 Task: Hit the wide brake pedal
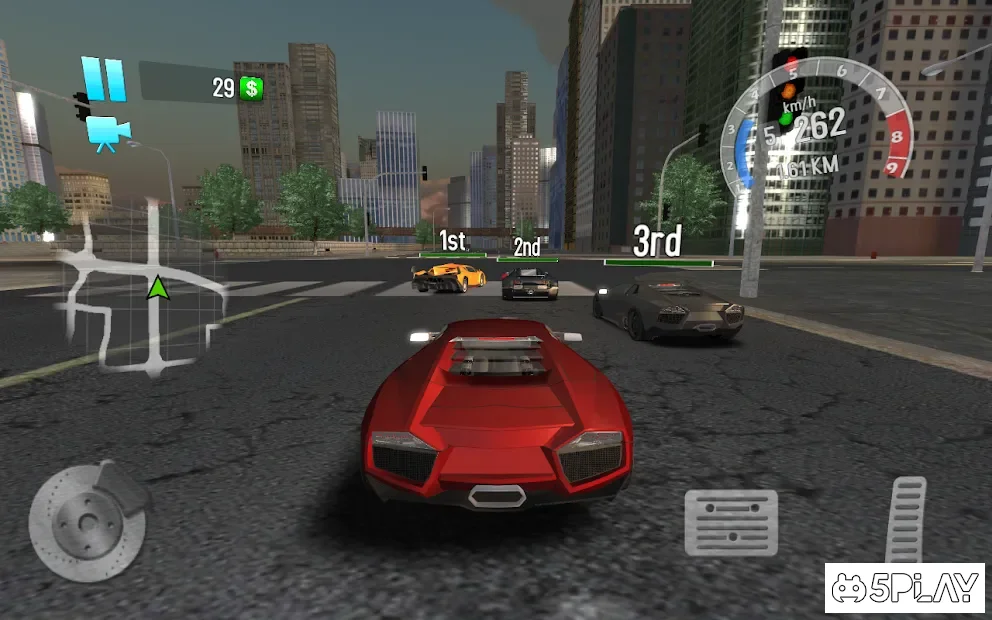(x=731, y=522)
